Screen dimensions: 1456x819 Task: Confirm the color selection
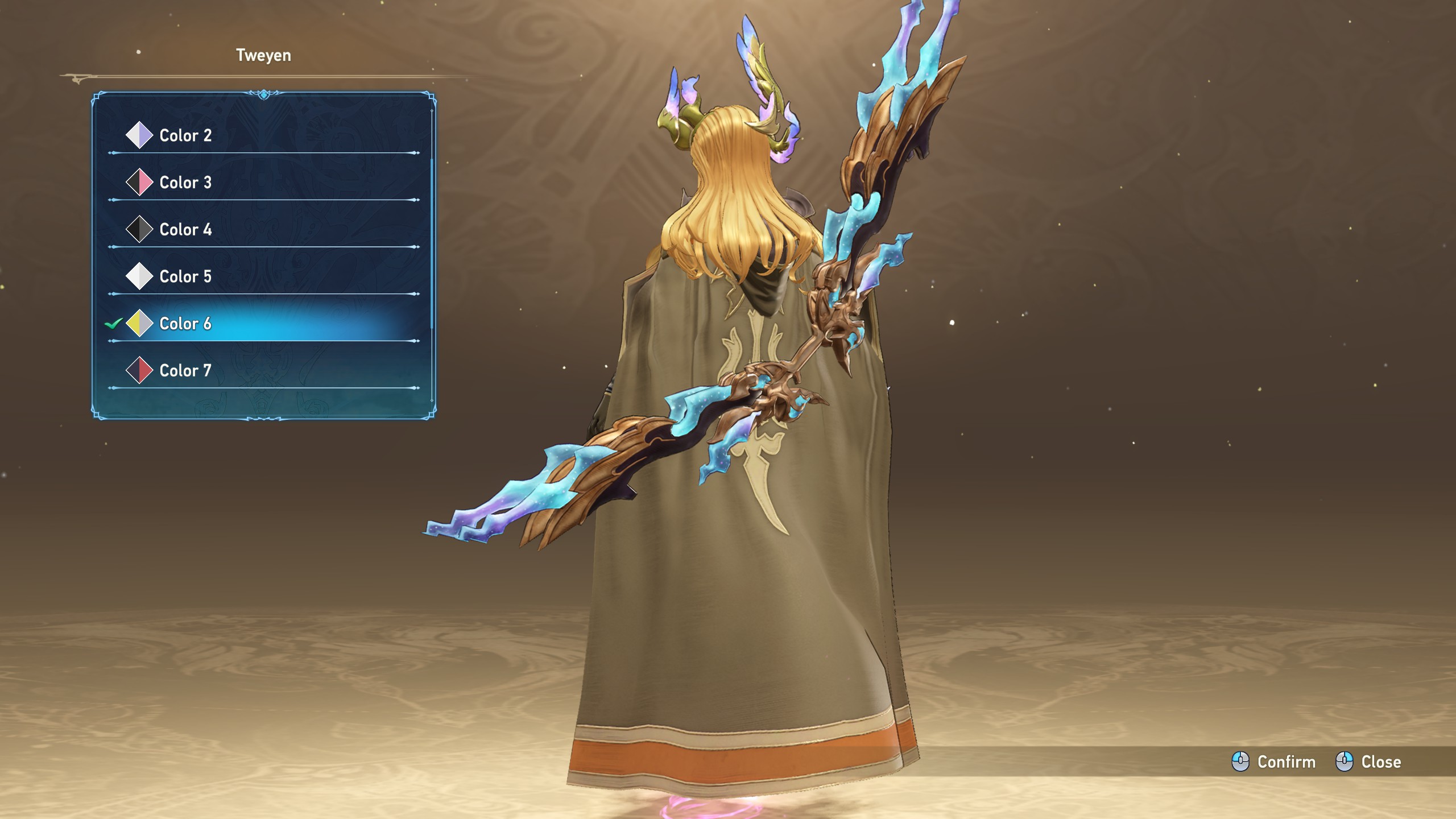pos(1274,762)
